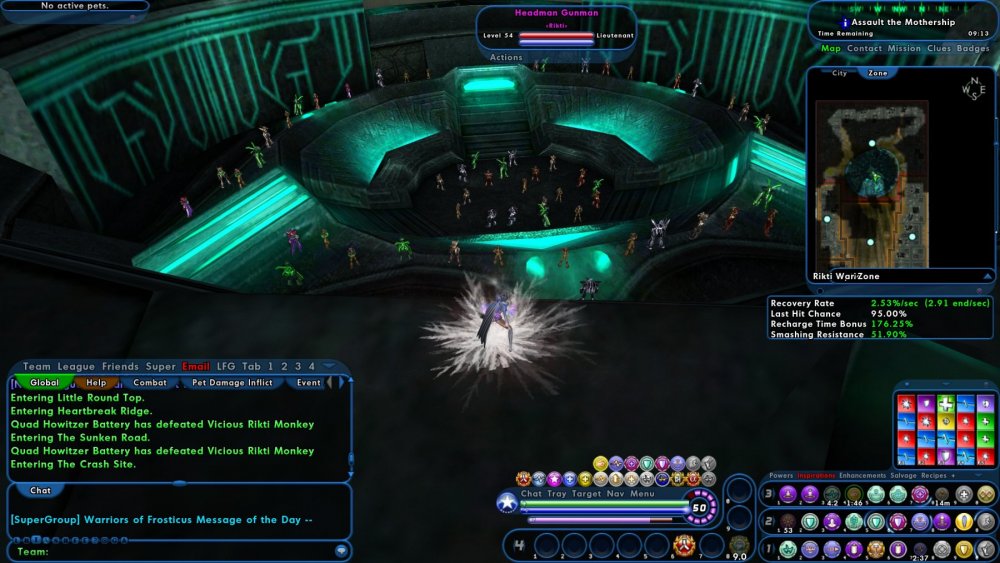Open the Friends list
1000x563 pixels.
120,367
